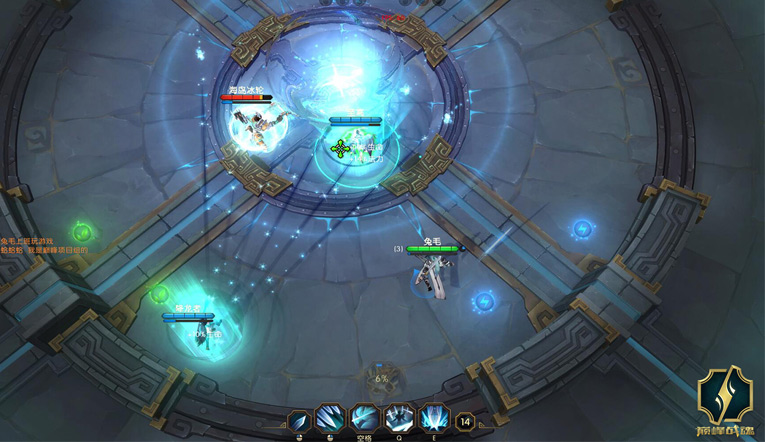Cast the Q ability with crossed swords

click(x=399, y=420)
